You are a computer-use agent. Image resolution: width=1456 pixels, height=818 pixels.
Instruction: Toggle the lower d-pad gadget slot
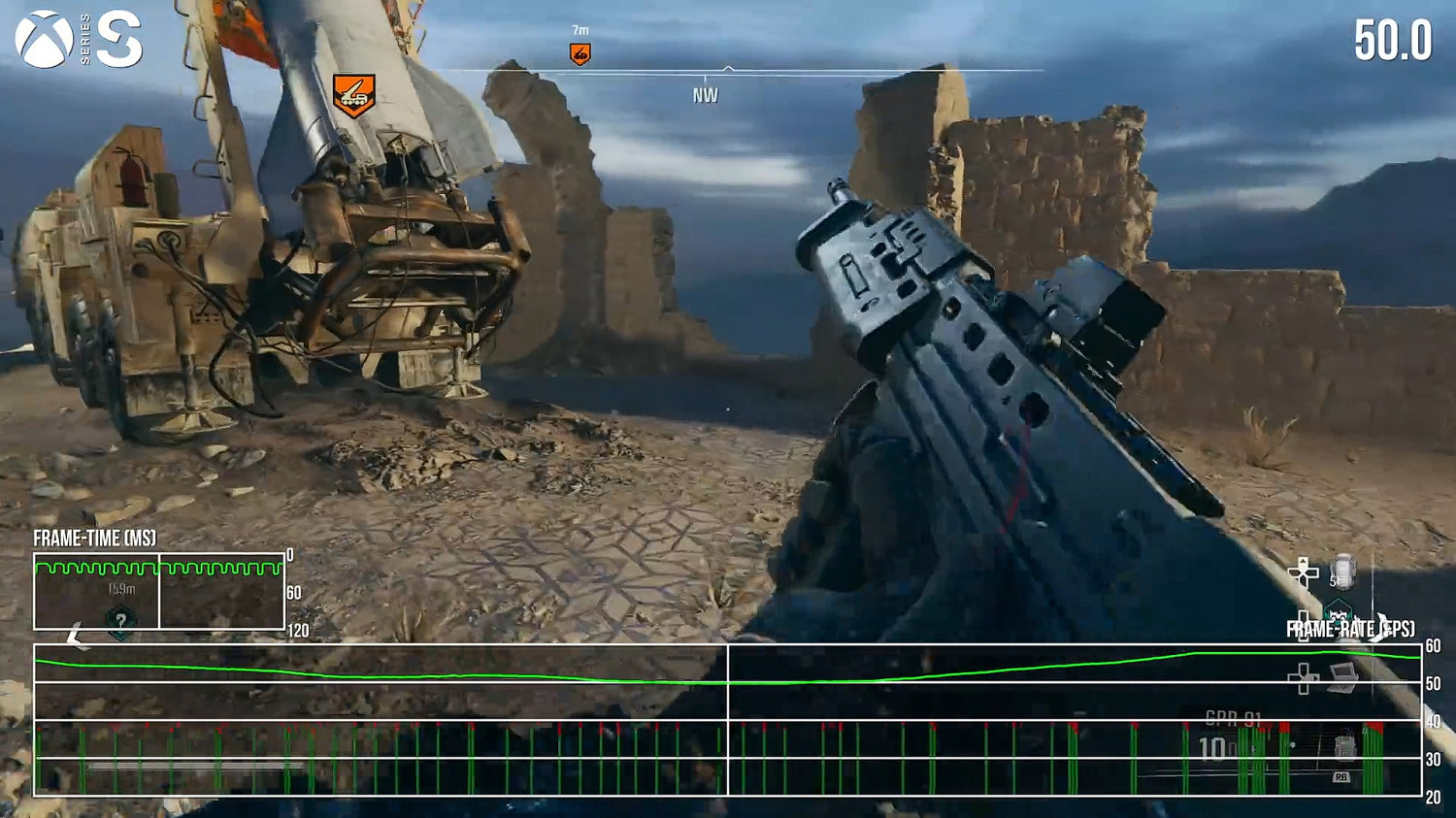(x=1303, y=677)
